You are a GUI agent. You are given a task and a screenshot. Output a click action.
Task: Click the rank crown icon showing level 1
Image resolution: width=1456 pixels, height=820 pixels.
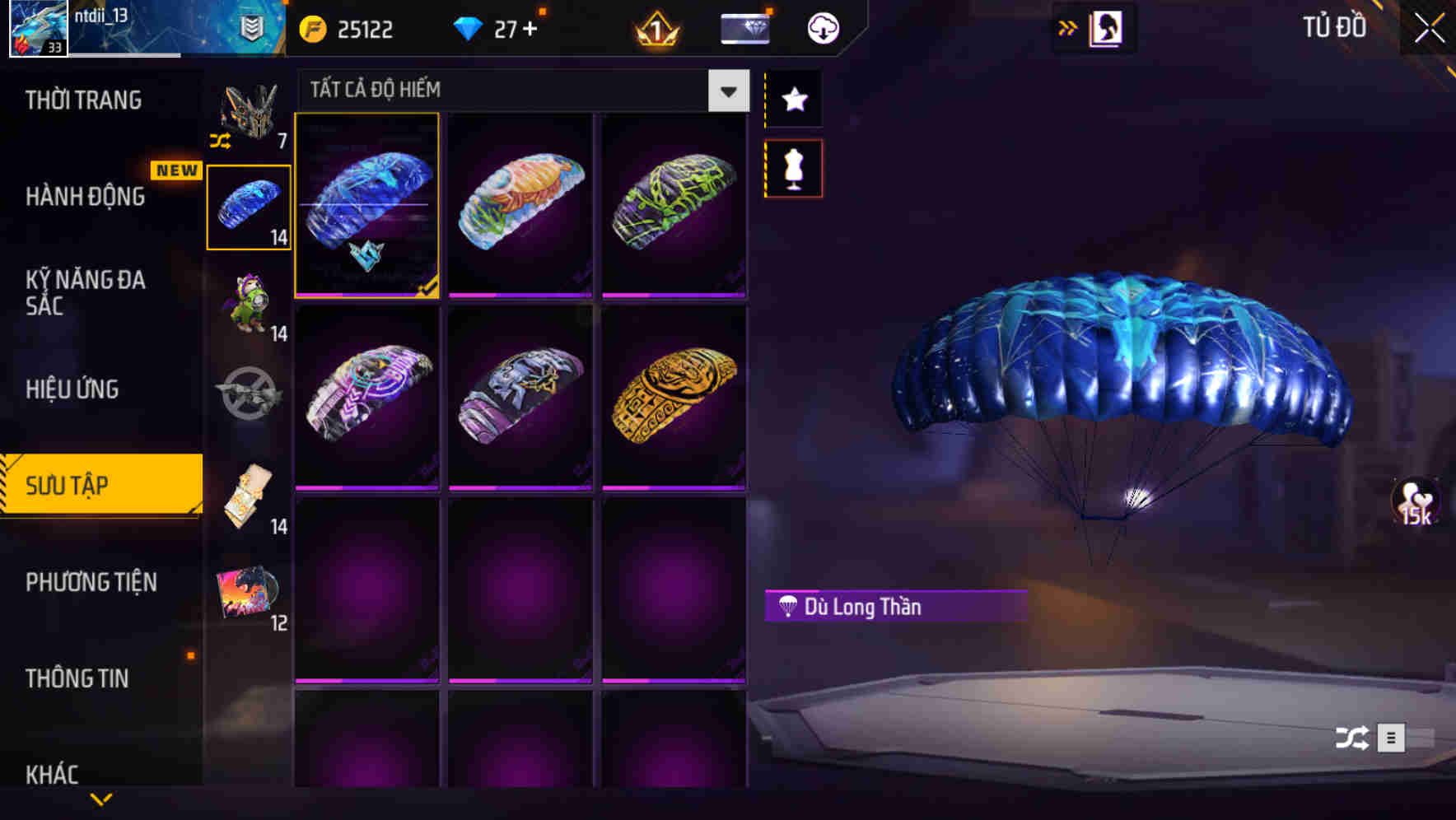[x=653, y=27]
